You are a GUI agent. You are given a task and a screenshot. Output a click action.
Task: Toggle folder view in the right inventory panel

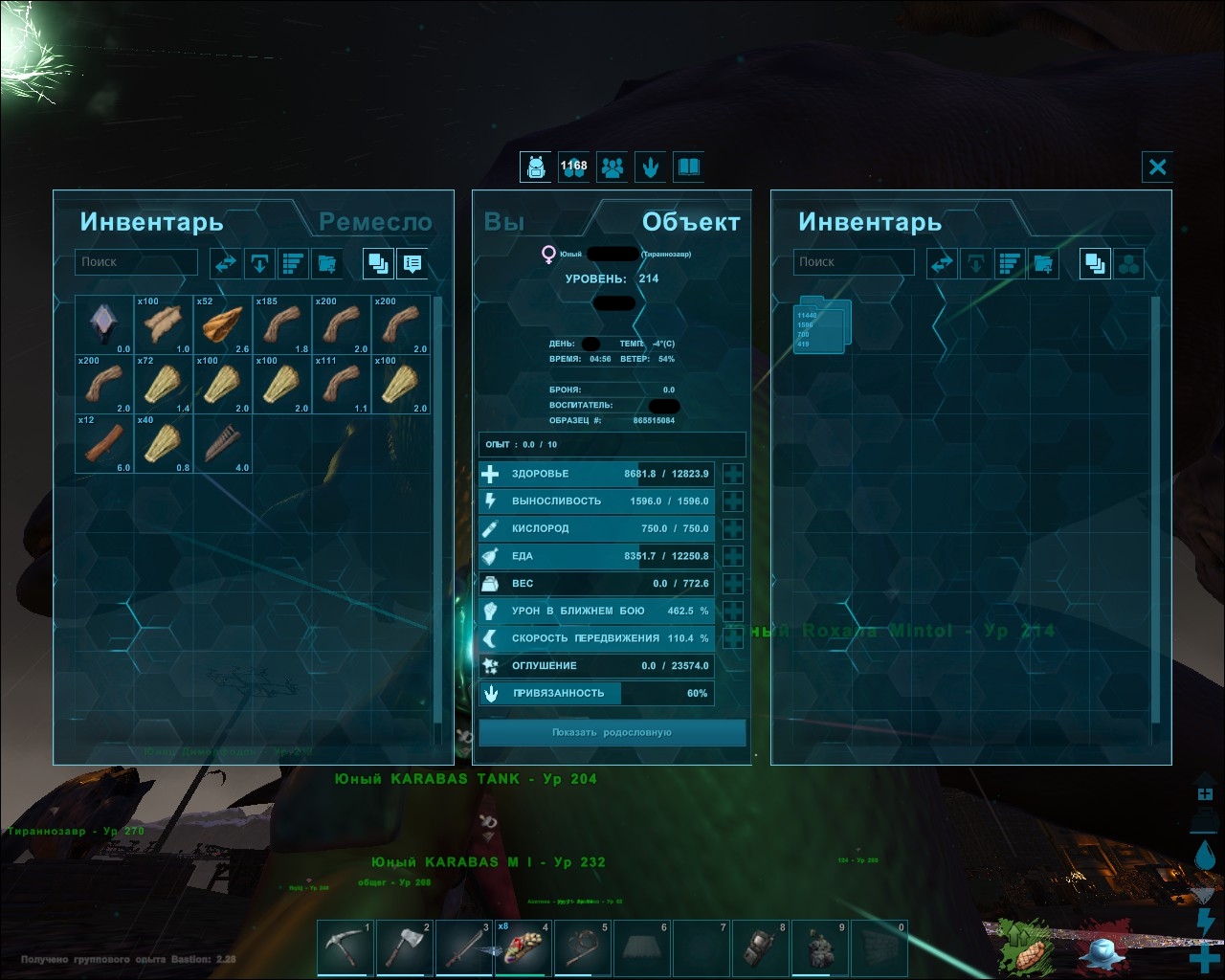coord(1130,263)
